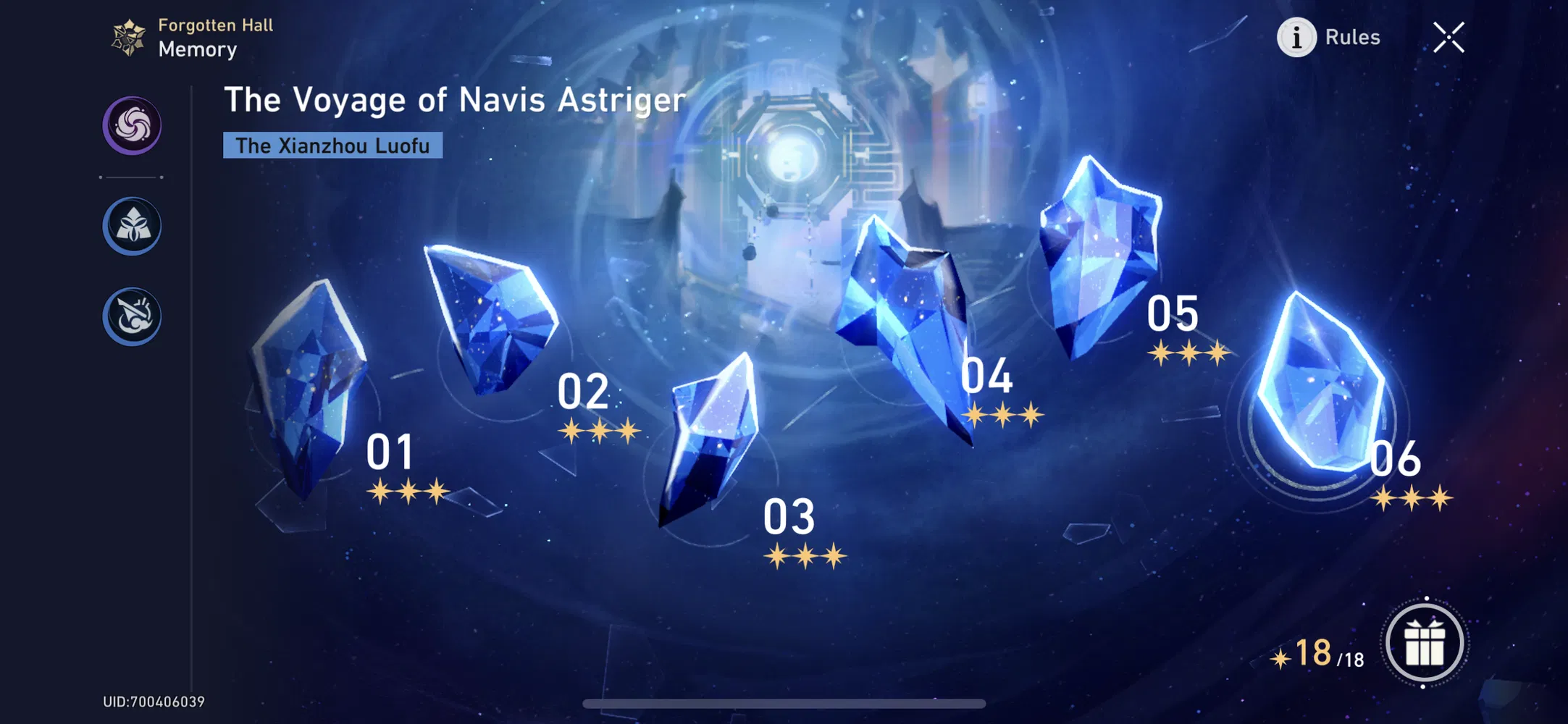Open the reward chest gift icon
The width and height of the screenshot is (1568, 724).
pos(1425,641)
